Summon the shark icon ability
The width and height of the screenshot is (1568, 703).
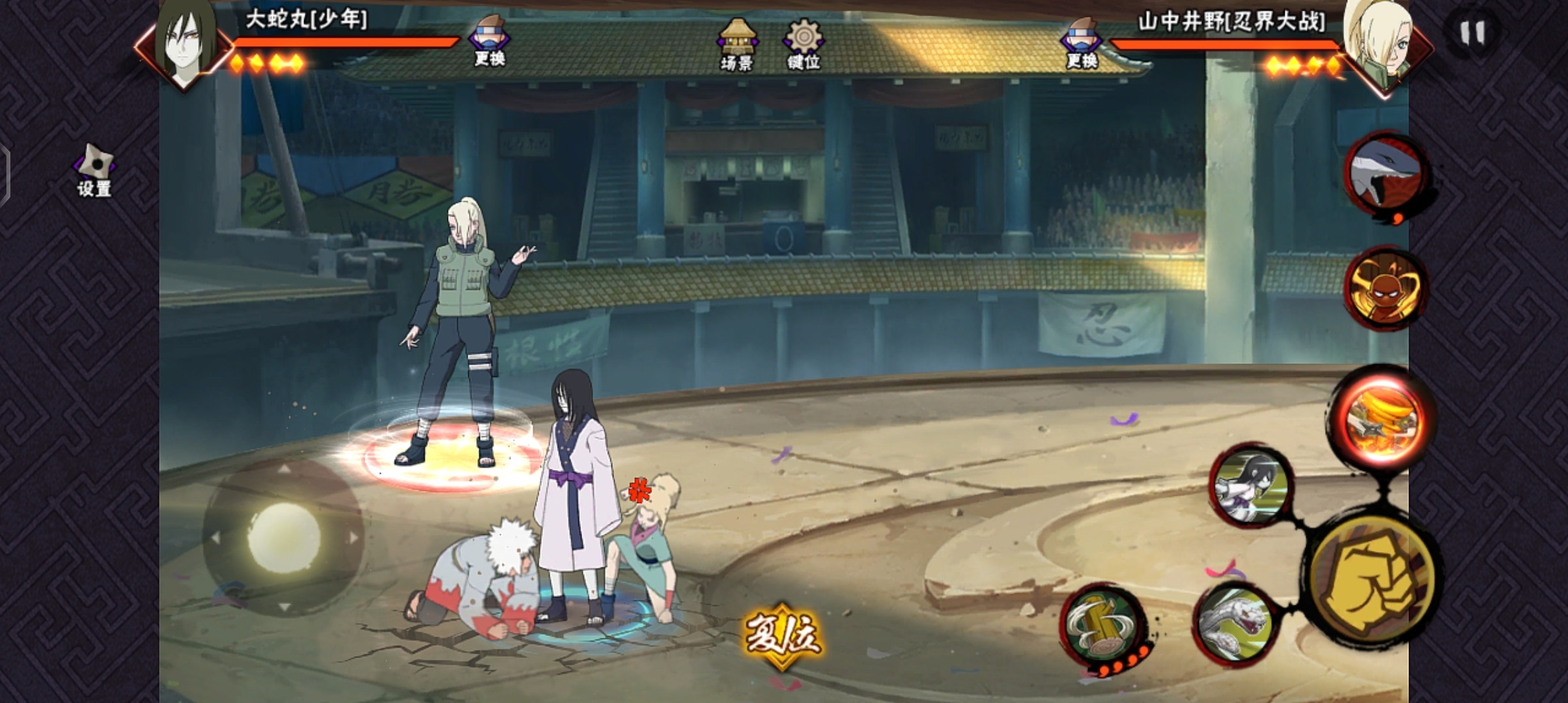click(x=1385, y=174)
